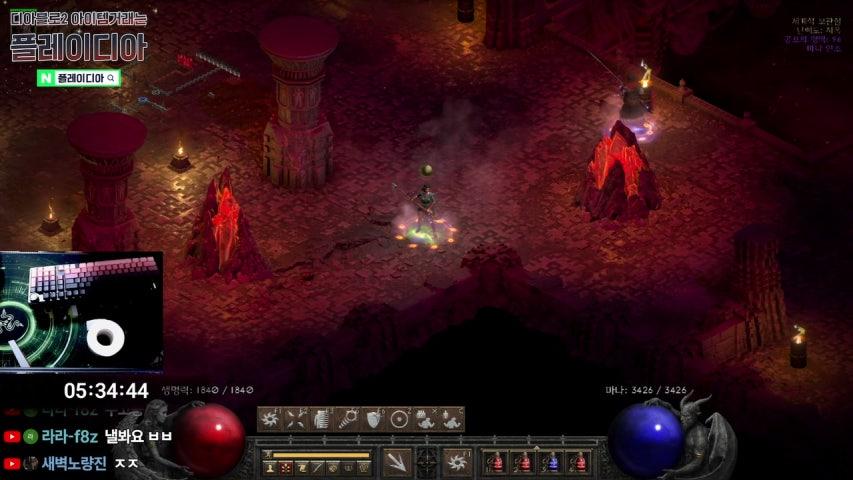Open the right mouse skill slot with spinning blade
This screenshot has height=480, width=853.
click(x=458, y=462)
